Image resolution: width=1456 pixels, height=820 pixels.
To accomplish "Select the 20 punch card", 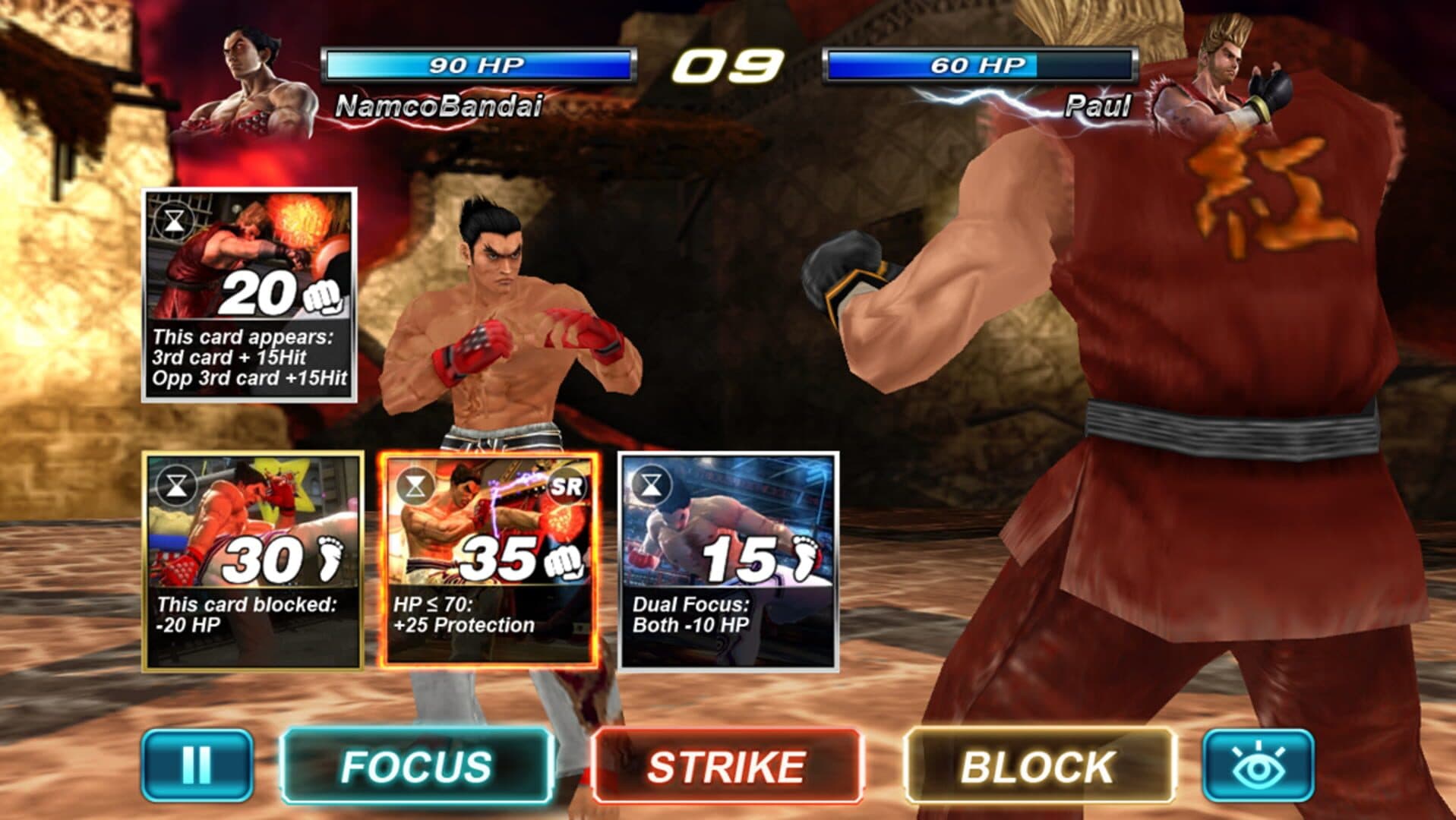I will point(249,295).
